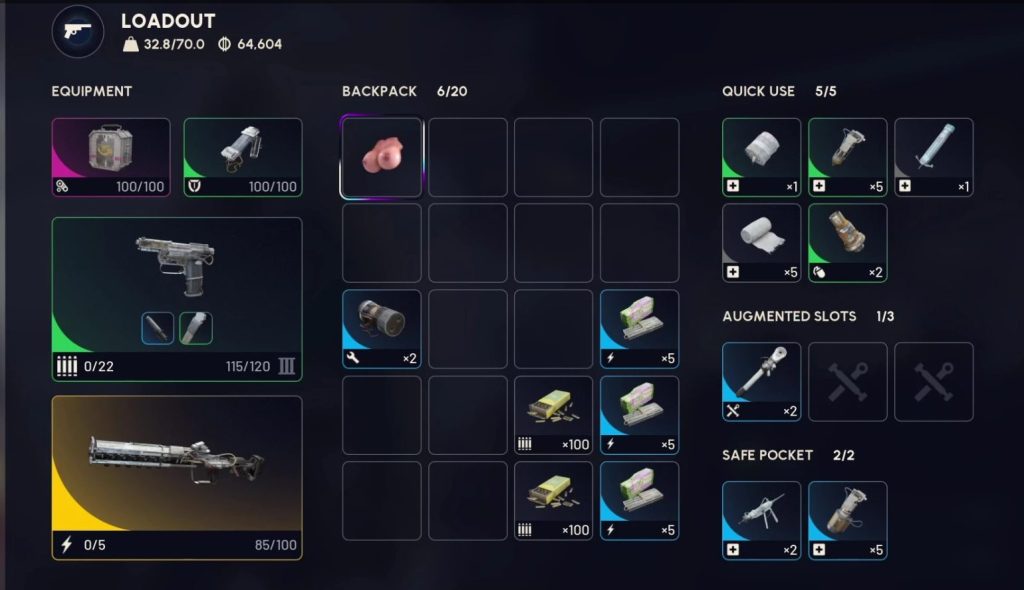This screenshot has height=590, width=1024.
Task: Select the pistol's green-bordered attachment slot
Action: click(195, 328)
